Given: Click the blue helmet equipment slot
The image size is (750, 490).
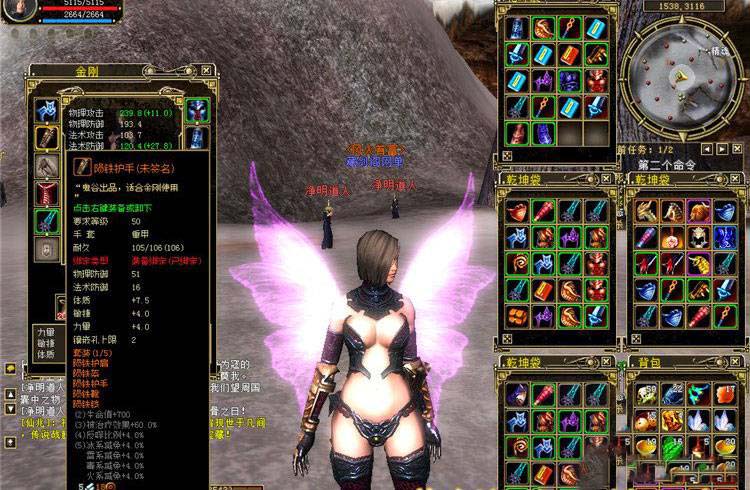Looking at the screenshot, I should [x=196, y=110].
